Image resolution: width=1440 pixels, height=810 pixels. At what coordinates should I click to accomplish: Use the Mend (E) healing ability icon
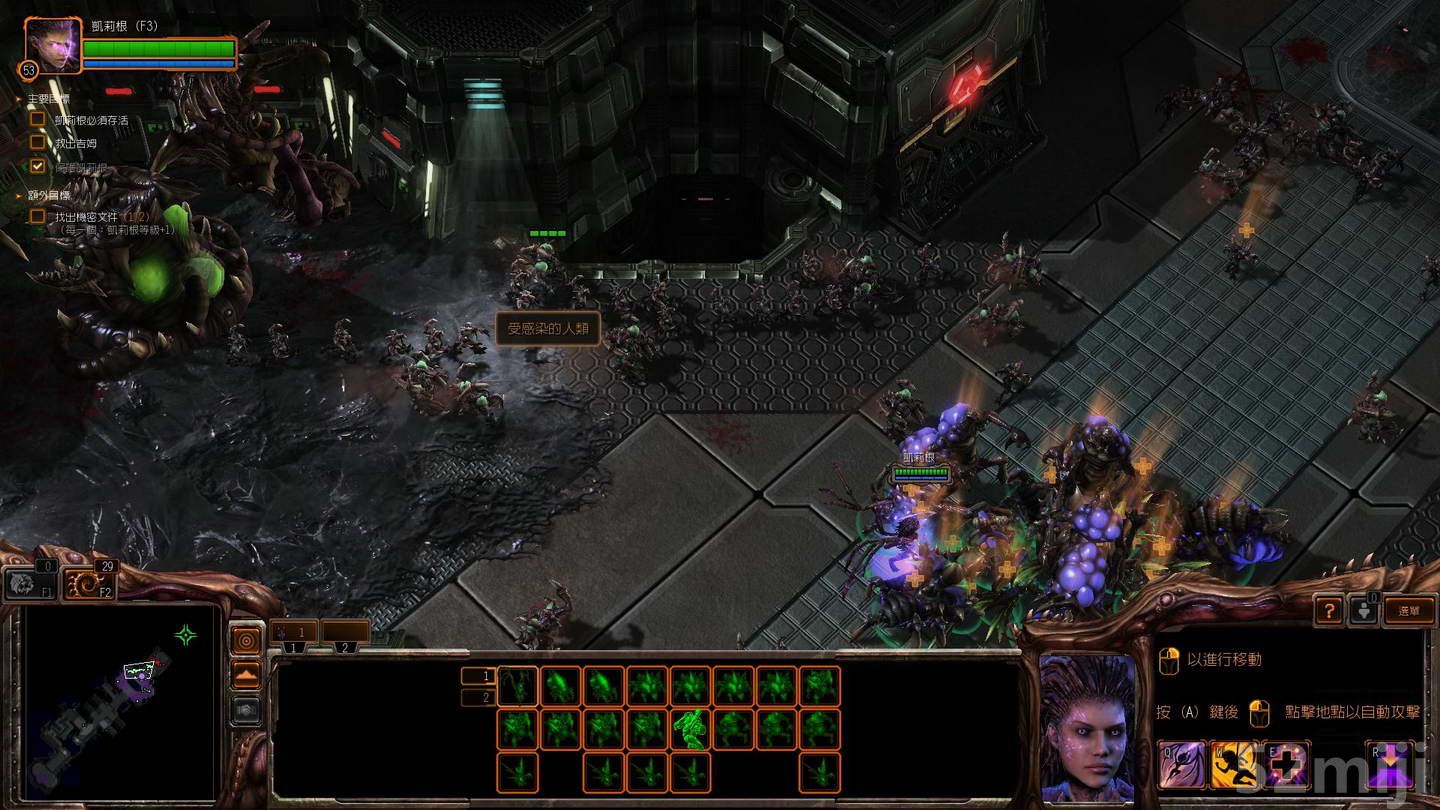[1285, 762]
